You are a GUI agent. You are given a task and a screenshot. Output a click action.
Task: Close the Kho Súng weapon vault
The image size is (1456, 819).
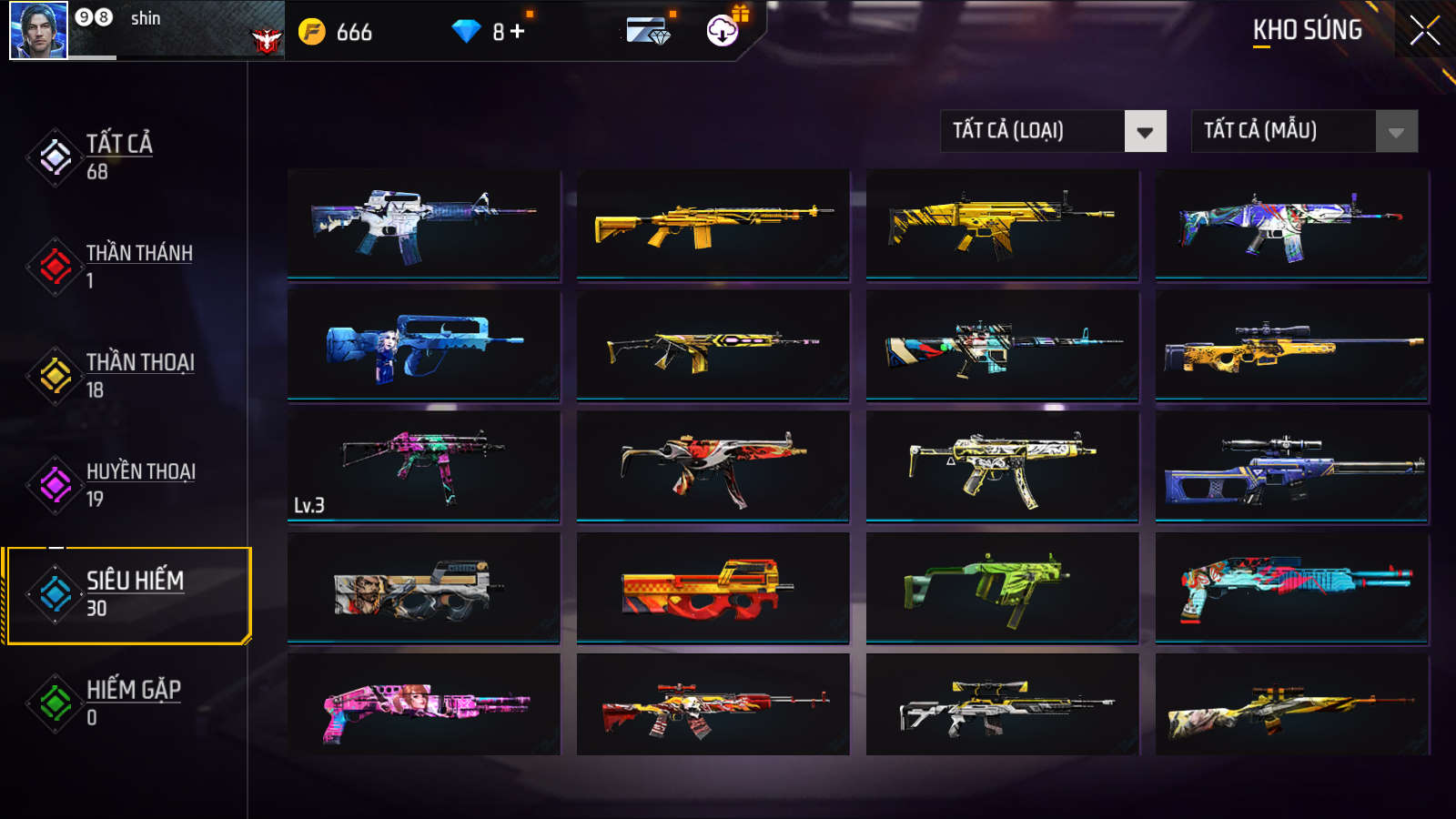(x=1424, y=30)
